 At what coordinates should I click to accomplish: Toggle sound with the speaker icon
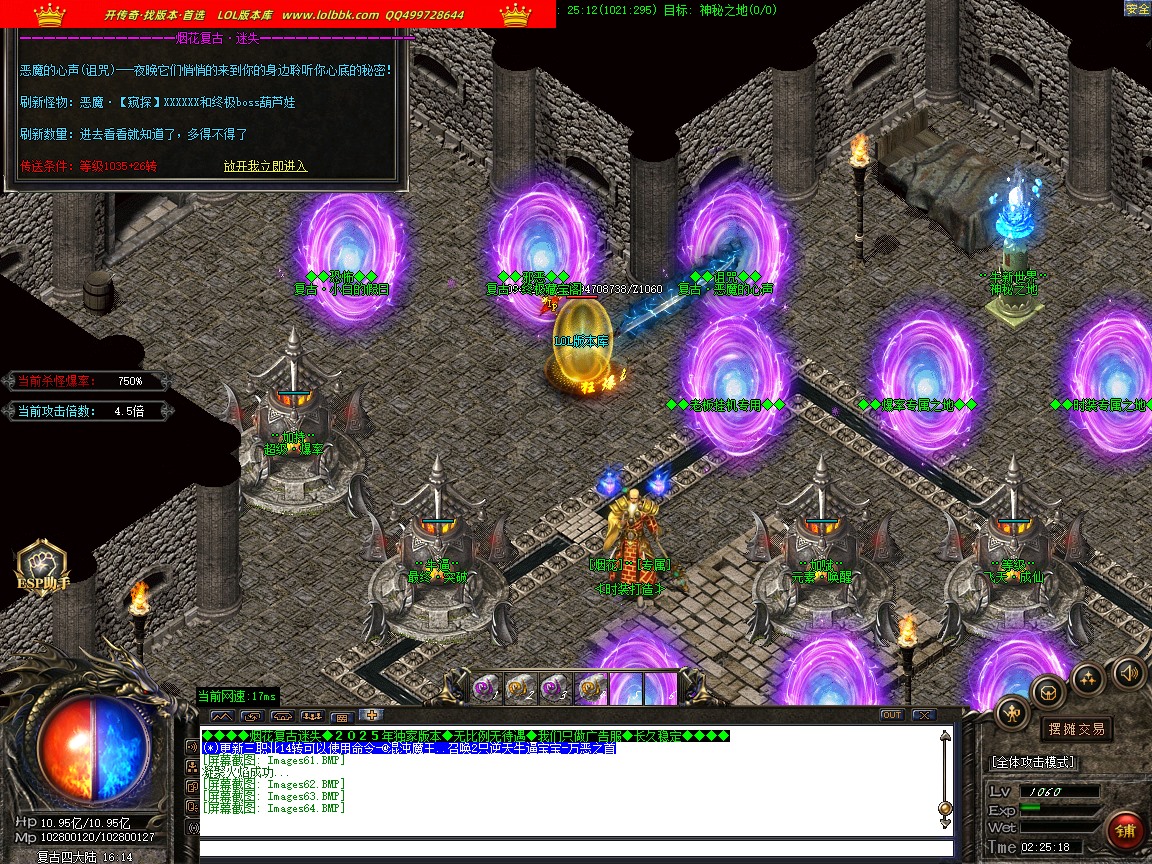click(x=1128, y=673)
